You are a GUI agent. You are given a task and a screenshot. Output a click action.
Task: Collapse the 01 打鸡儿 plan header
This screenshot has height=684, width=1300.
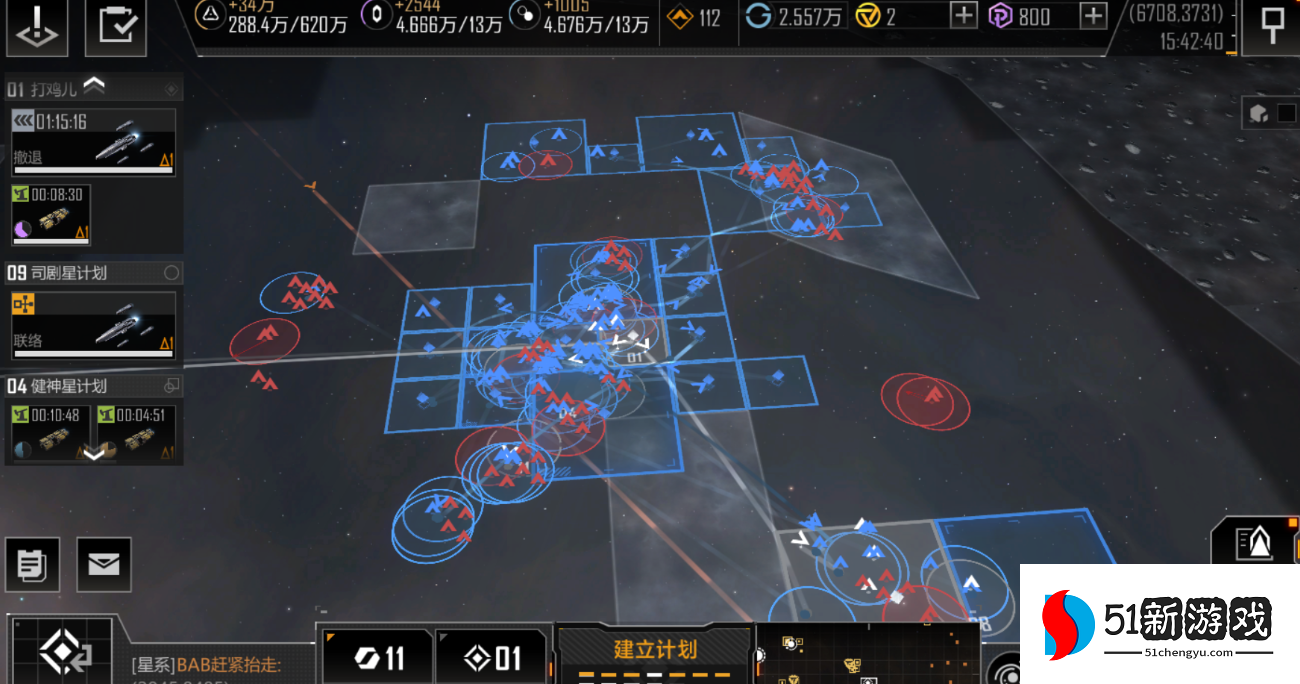click(93, 87)
